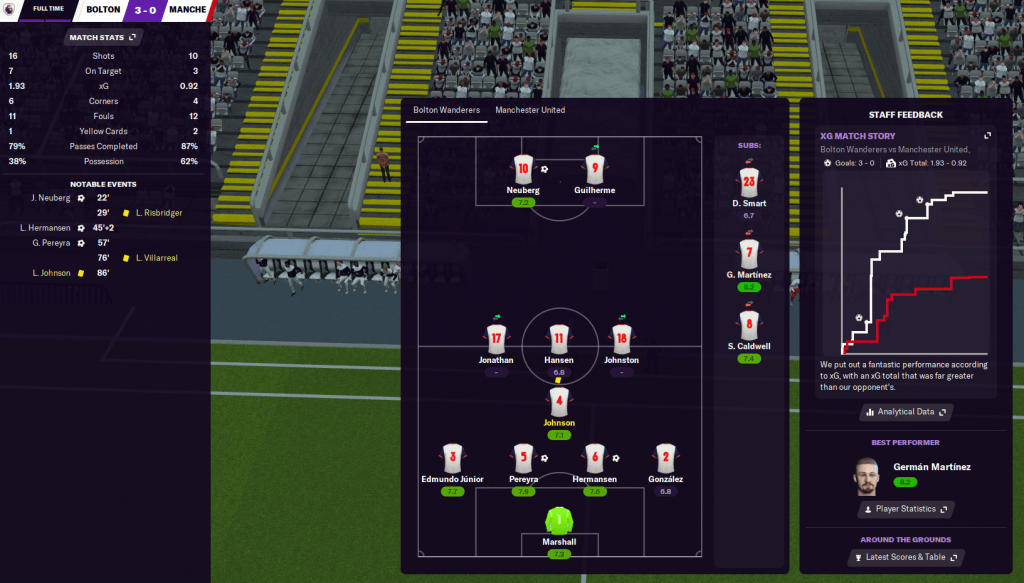The height and width of the screenshot is (583, 1024).
Task: Select Hermansen, shirt number 6
Action: [x=595, y=458]
